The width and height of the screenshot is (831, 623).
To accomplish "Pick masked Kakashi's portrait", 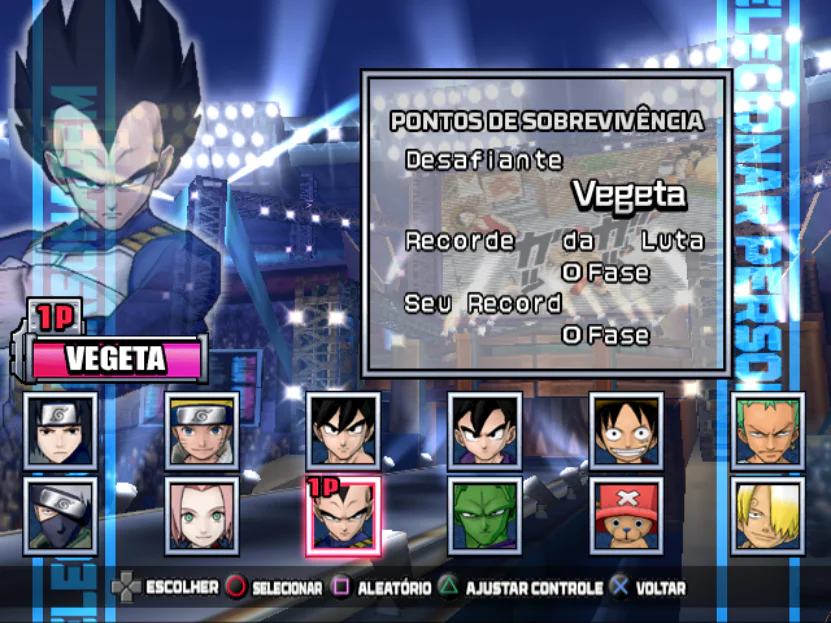I will coord(60,516).
